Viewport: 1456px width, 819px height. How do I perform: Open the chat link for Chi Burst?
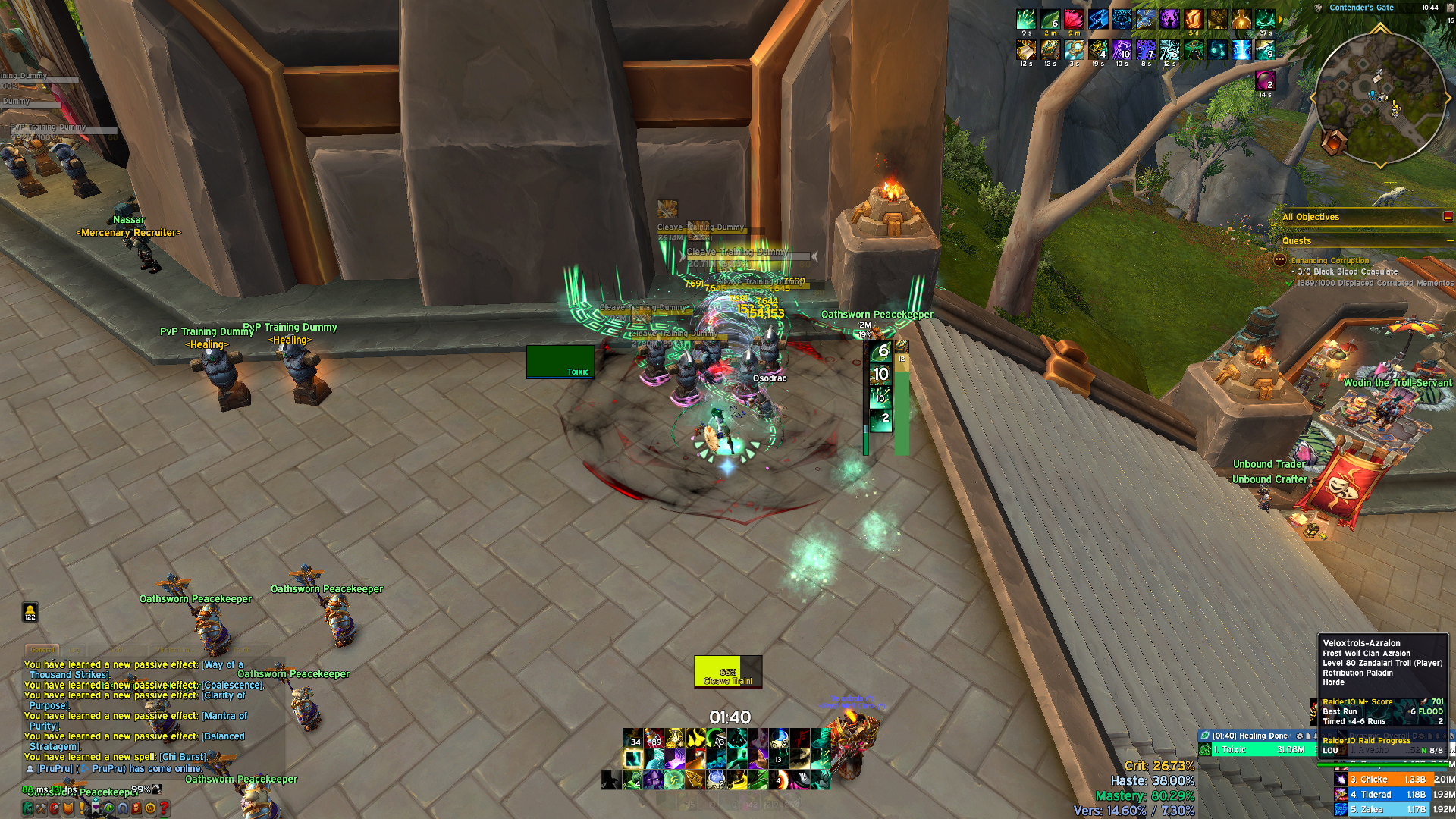click(x=182, y=757)
